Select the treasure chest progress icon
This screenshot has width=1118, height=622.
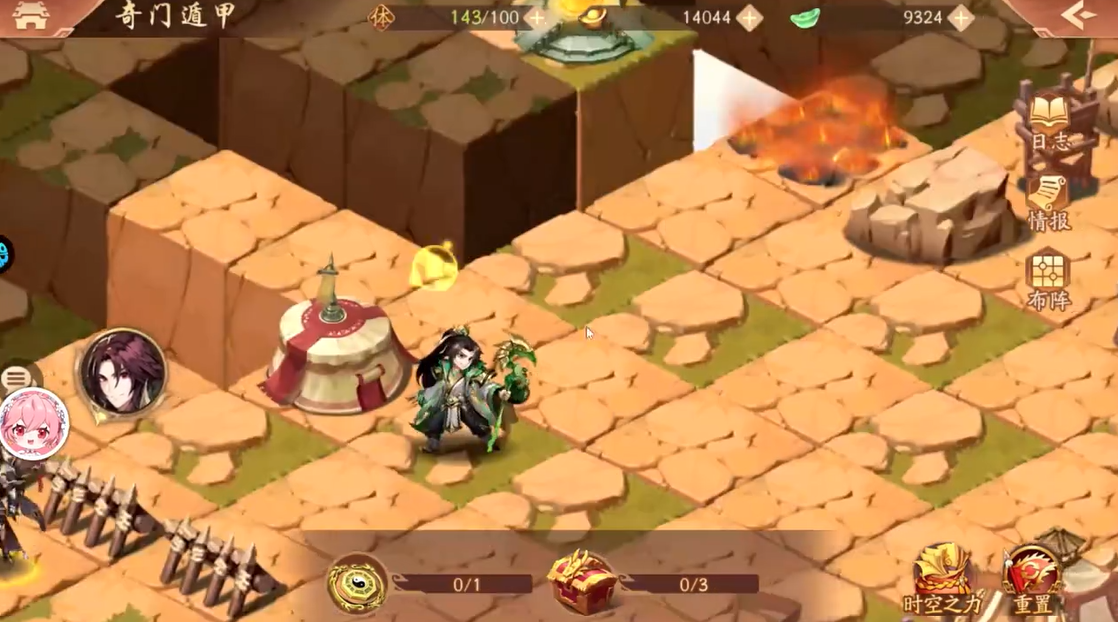(581, 583)
